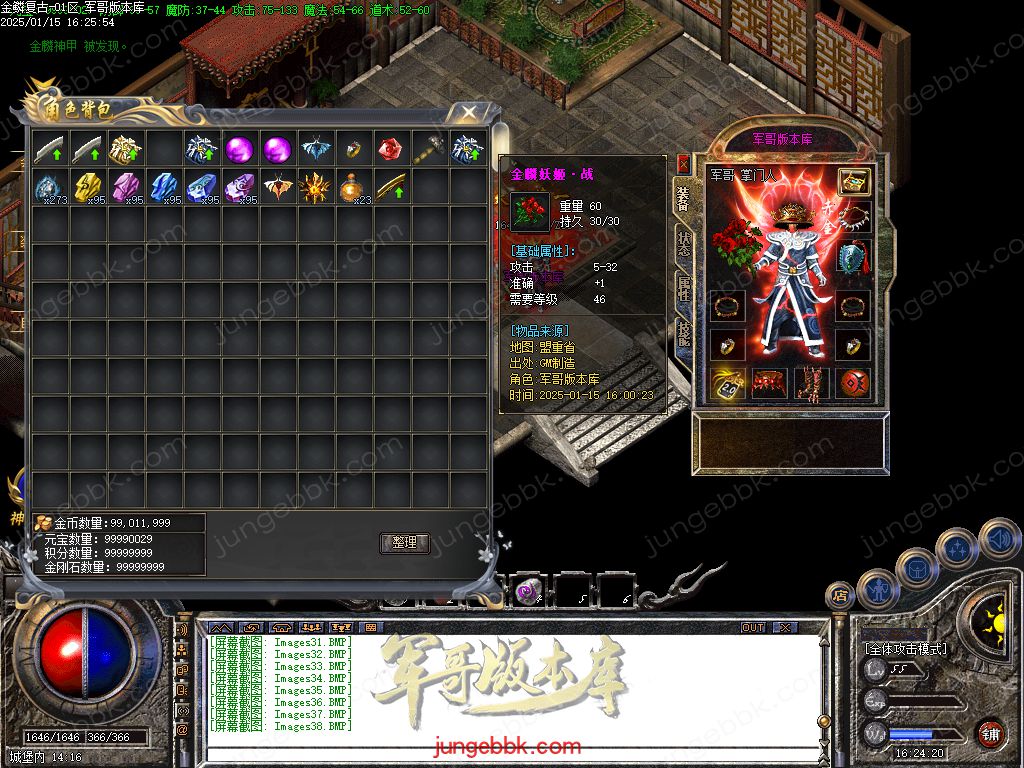1024x768 pixels.
Task: Open the treasure chest icon in character panel
Action: 853,181
